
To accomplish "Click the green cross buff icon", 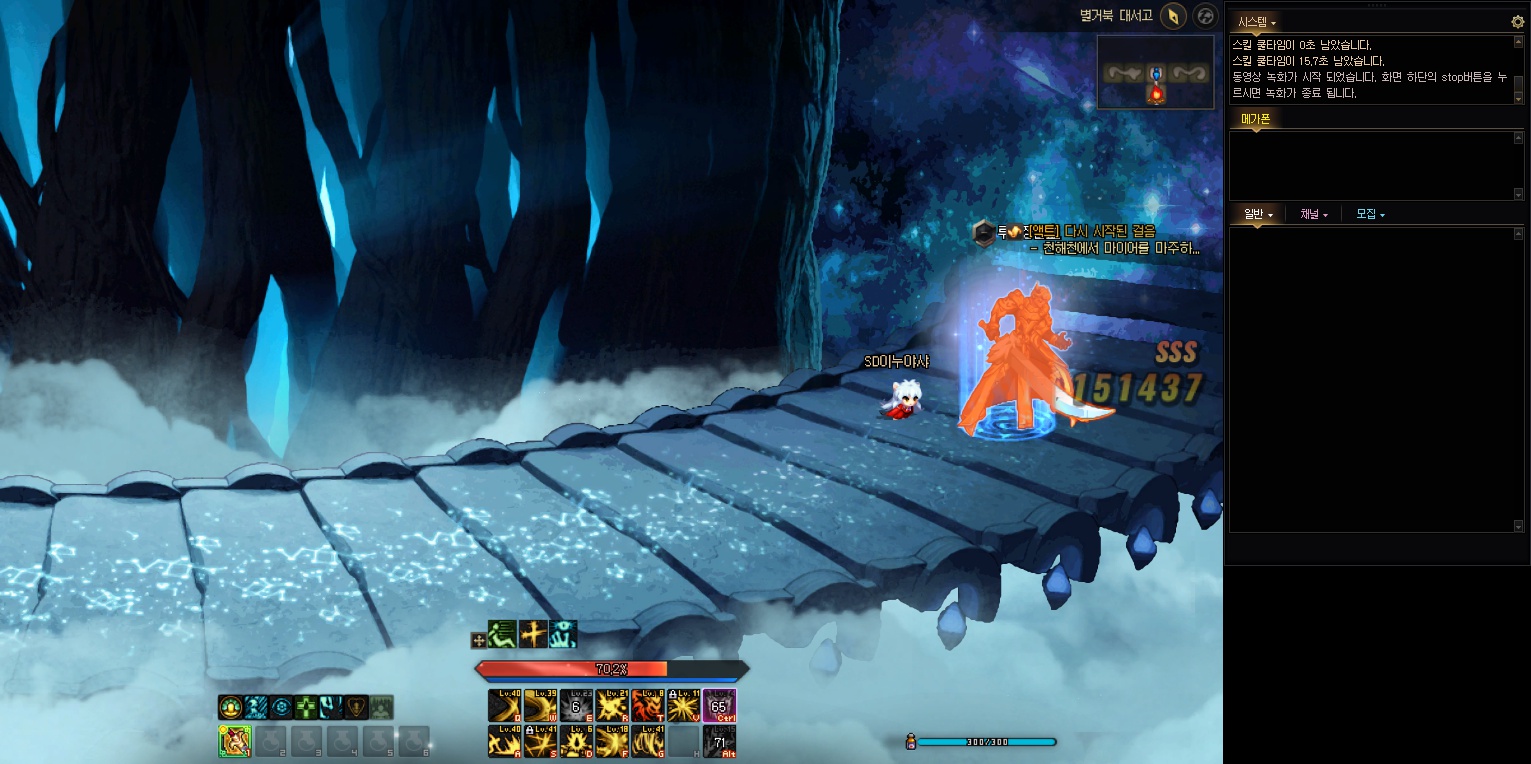I will click(305, 707).
